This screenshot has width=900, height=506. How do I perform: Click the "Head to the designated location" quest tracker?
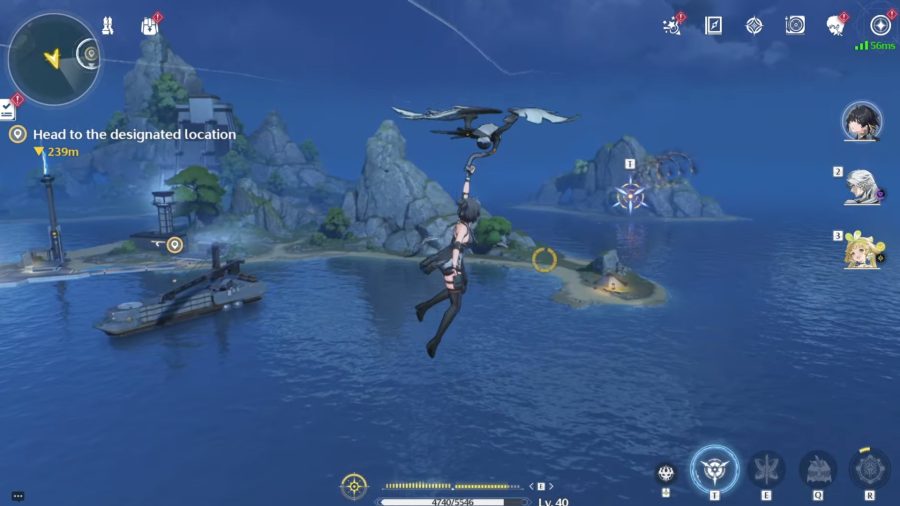pyautogui.click(x=134, y=134)
